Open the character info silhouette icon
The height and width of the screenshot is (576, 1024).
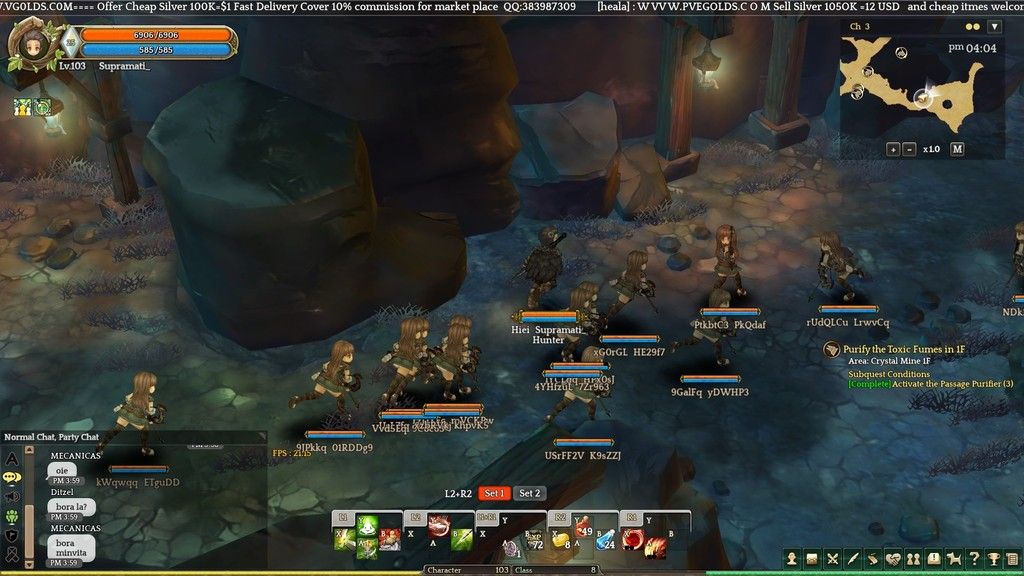(792, 558)
